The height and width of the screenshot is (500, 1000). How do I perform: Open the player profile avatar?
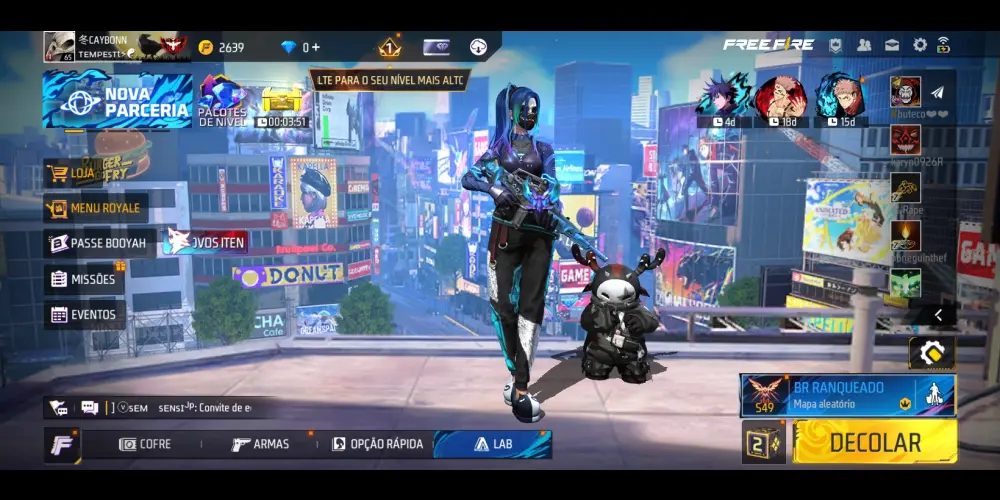tap(59, 46)
